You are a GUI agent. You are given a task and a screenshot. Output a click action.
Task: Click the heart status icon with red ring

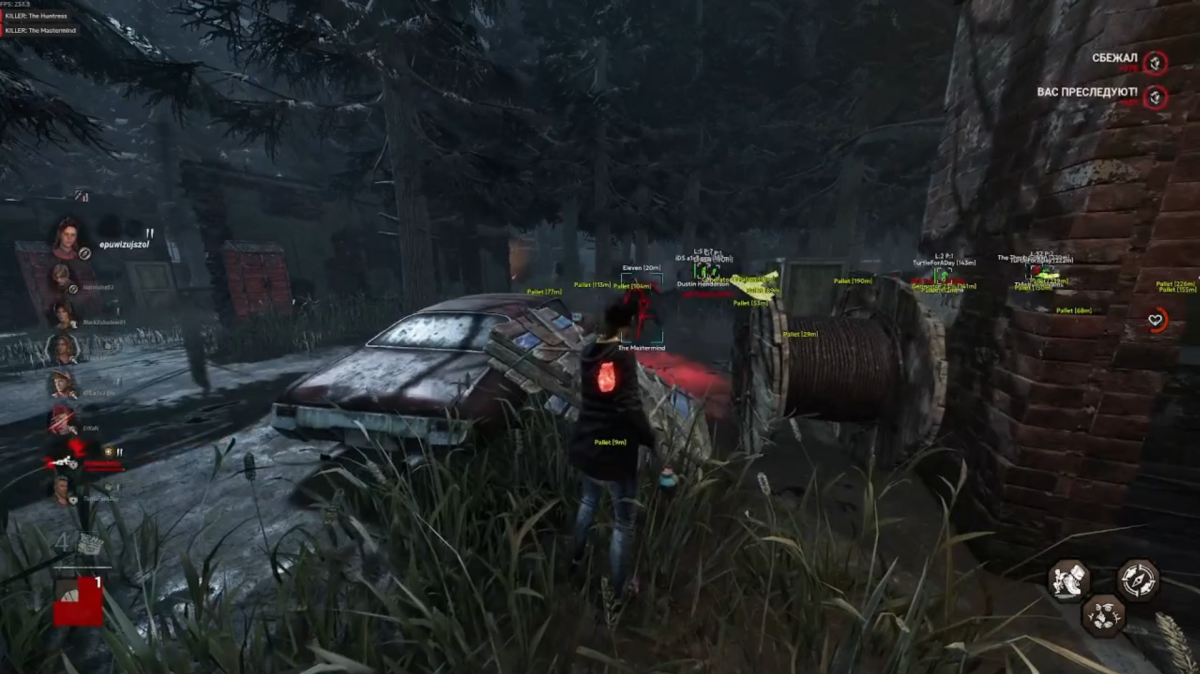pyautogui.click(x=1156, y=320)
